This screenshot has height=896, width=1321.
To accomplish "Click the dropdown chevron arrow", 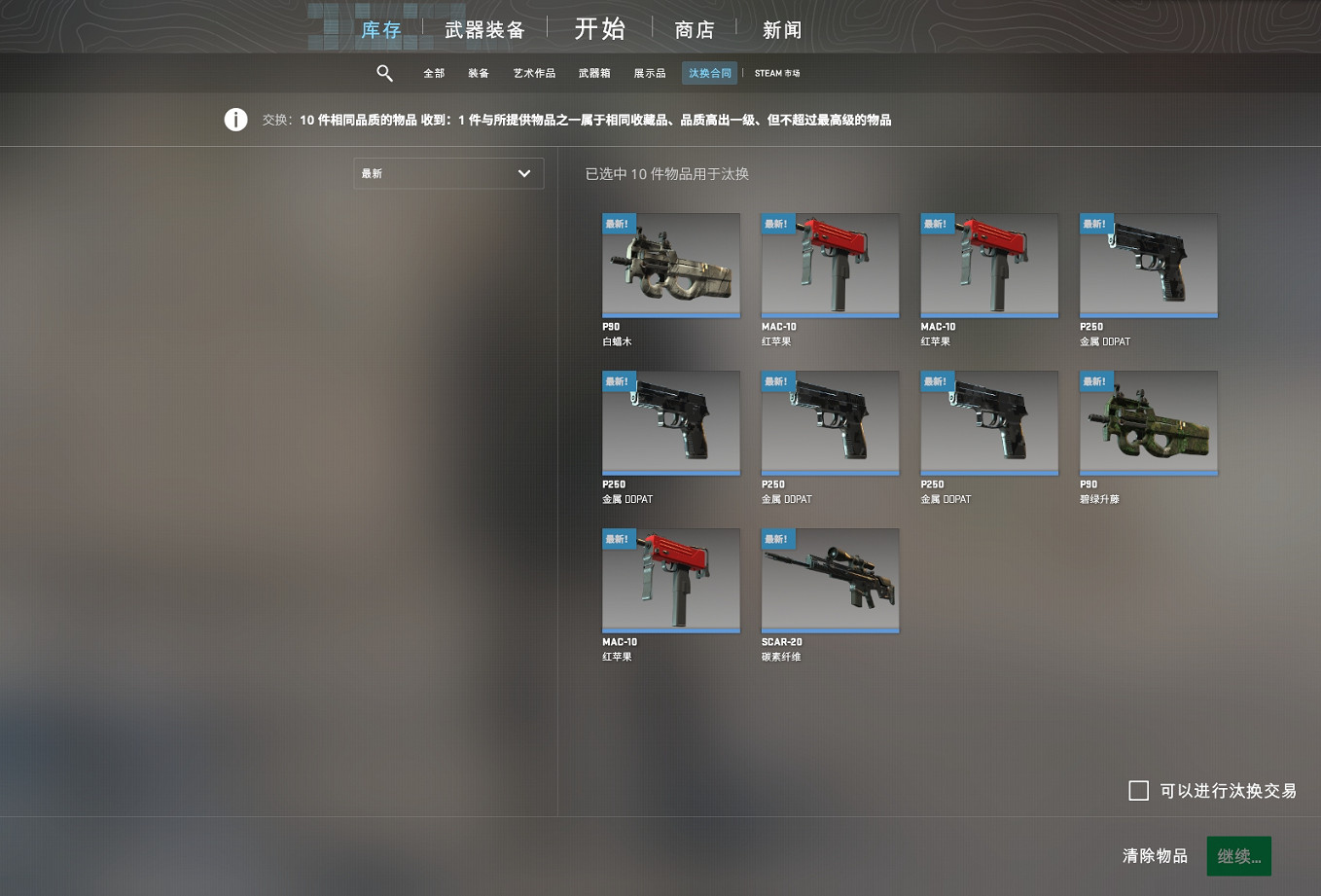I will tap(525, 173).
